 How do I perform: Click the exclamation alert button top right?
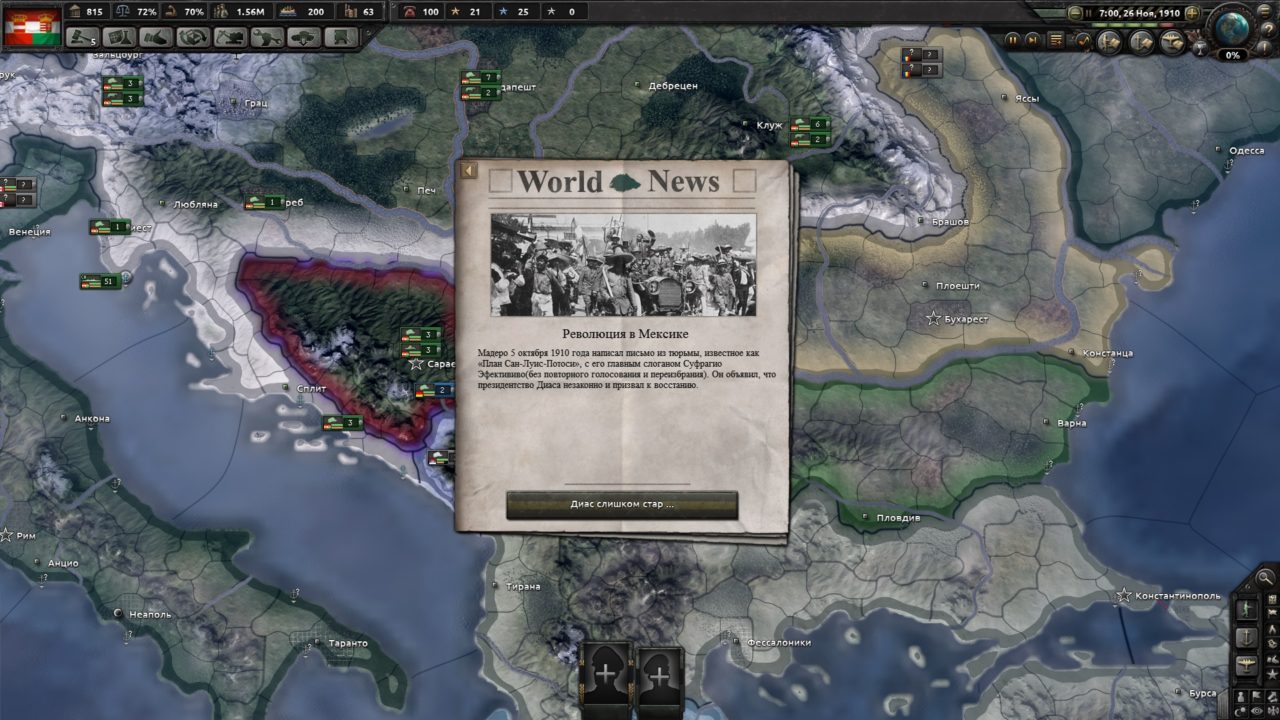1264,47
